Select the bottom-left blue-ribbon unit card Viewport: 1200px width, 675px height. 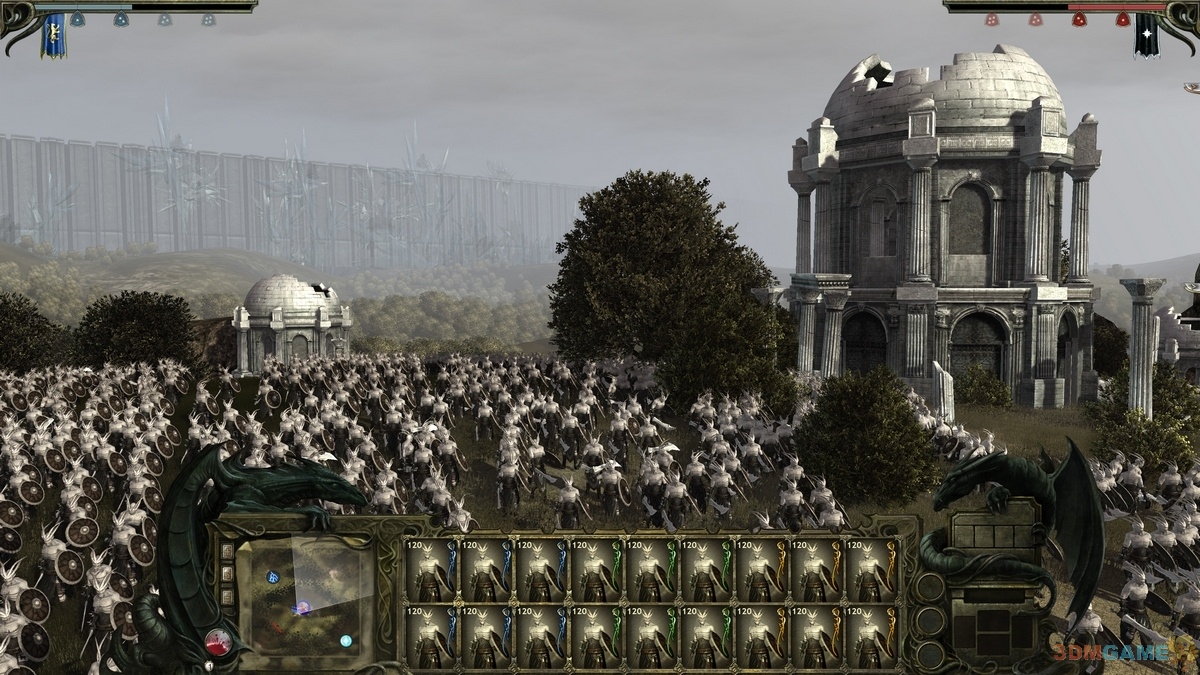(x=432, y=636)
